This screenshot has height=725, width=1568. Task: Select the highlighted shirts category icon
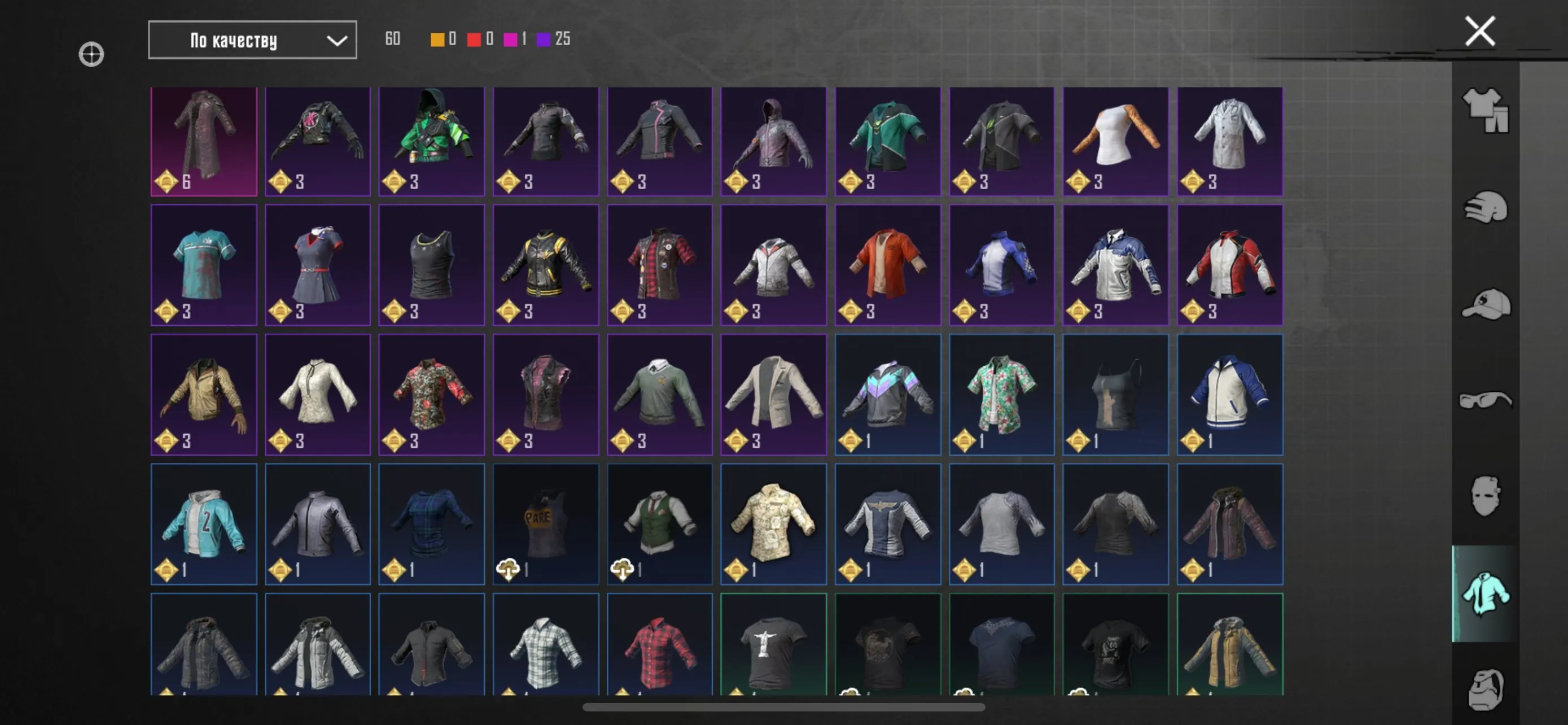click(1485, 593)
